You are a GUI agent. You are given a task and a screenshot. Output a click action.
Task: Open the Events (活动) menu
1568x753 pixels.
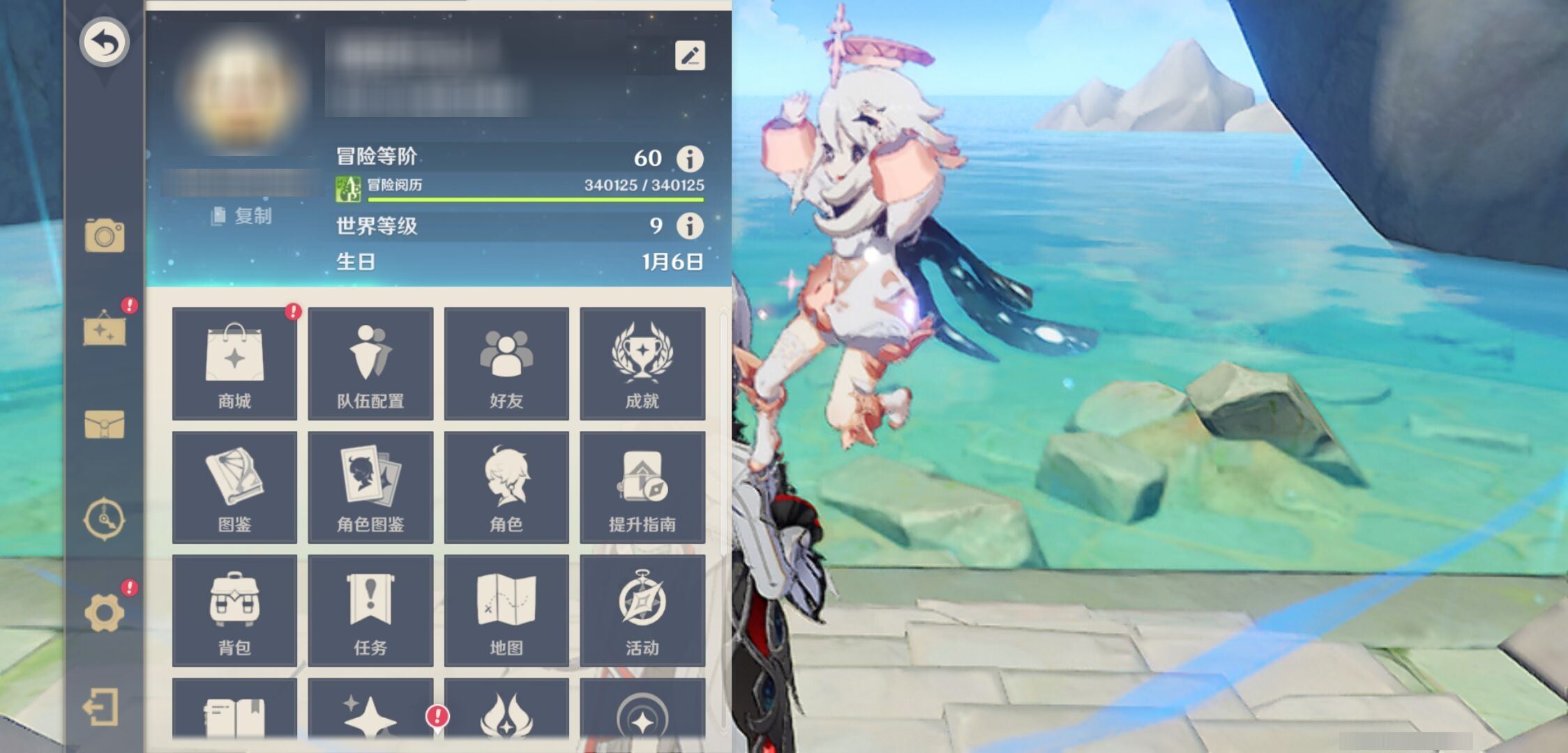click(642, 610)
